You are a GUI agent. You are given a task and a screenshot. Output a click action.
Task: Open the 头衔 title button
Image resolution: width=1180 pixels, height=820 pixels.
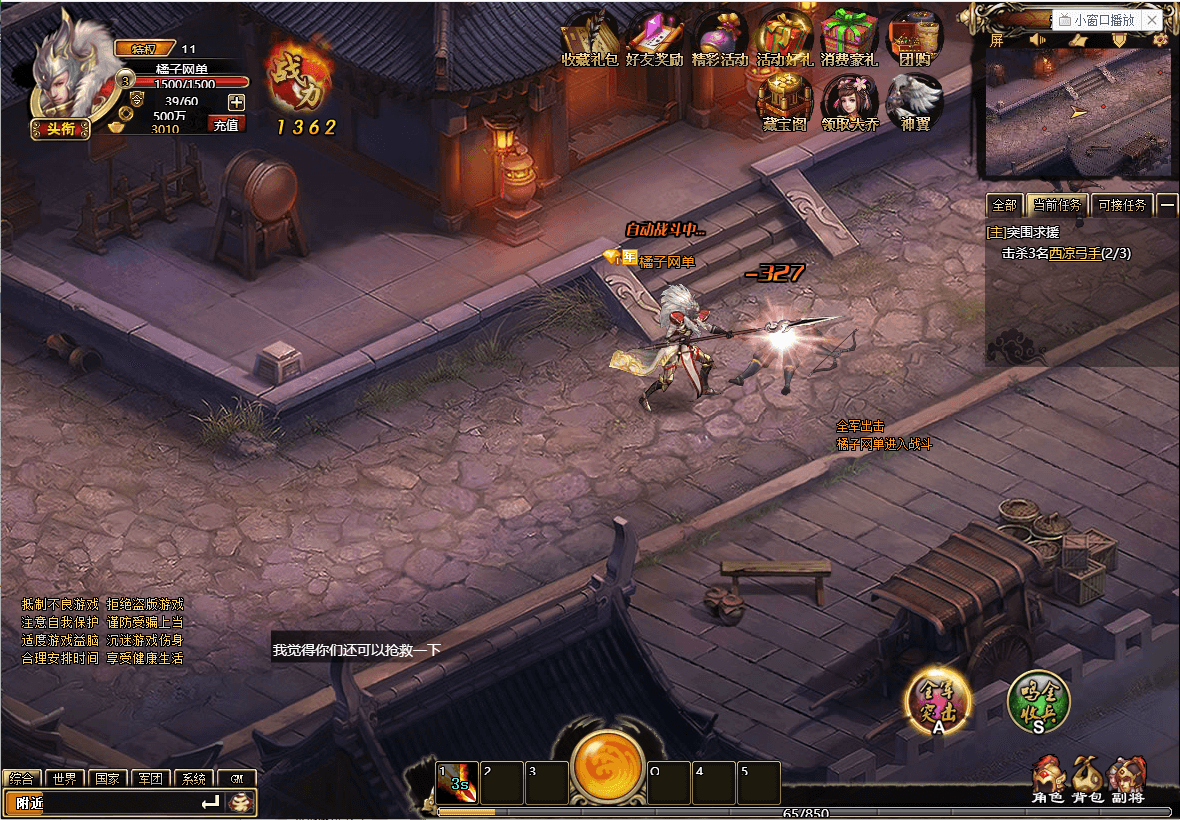61,127
